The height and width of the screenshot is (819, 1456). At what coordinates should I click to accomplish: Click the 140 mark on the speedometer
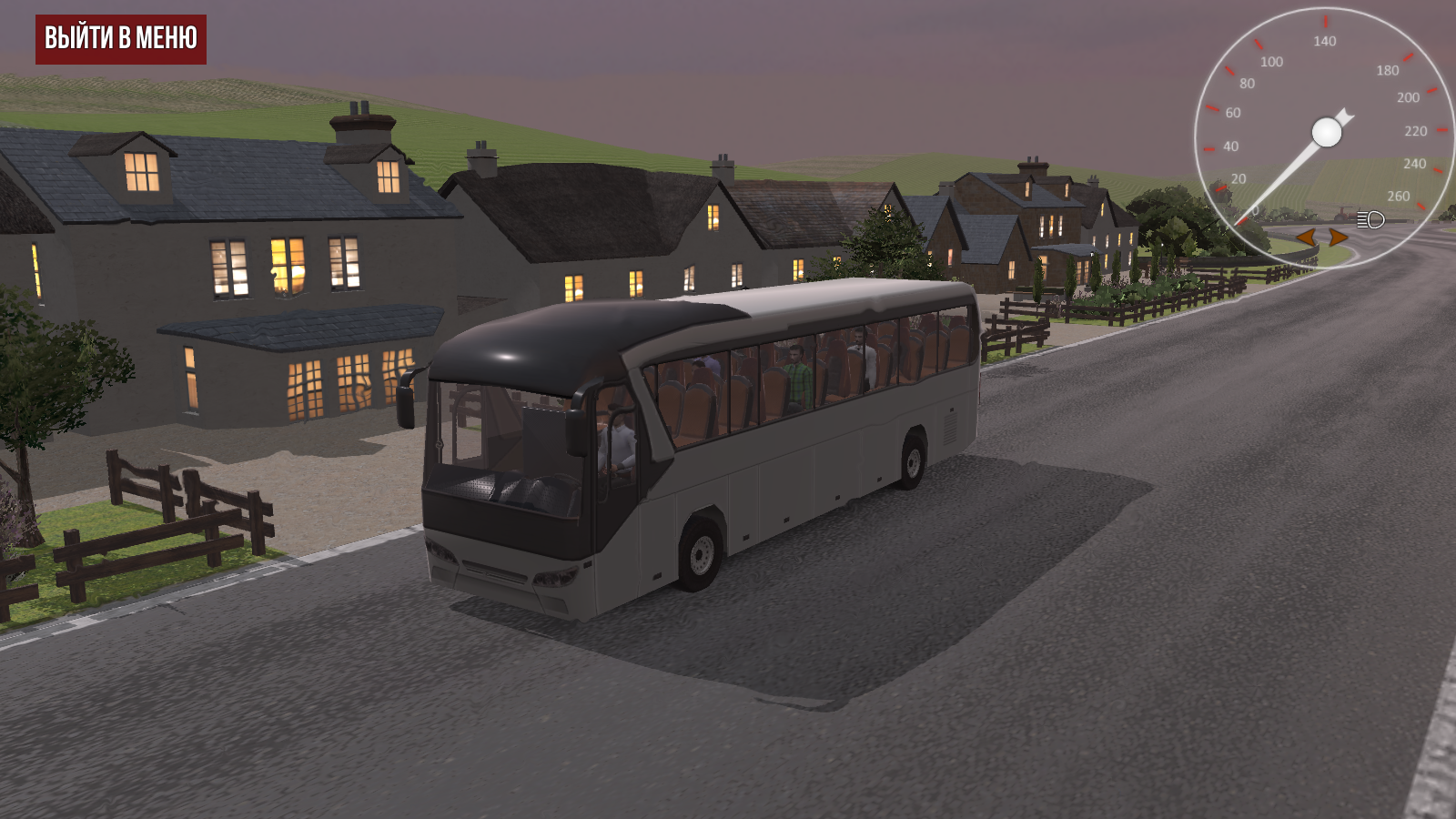[1325, 40]
